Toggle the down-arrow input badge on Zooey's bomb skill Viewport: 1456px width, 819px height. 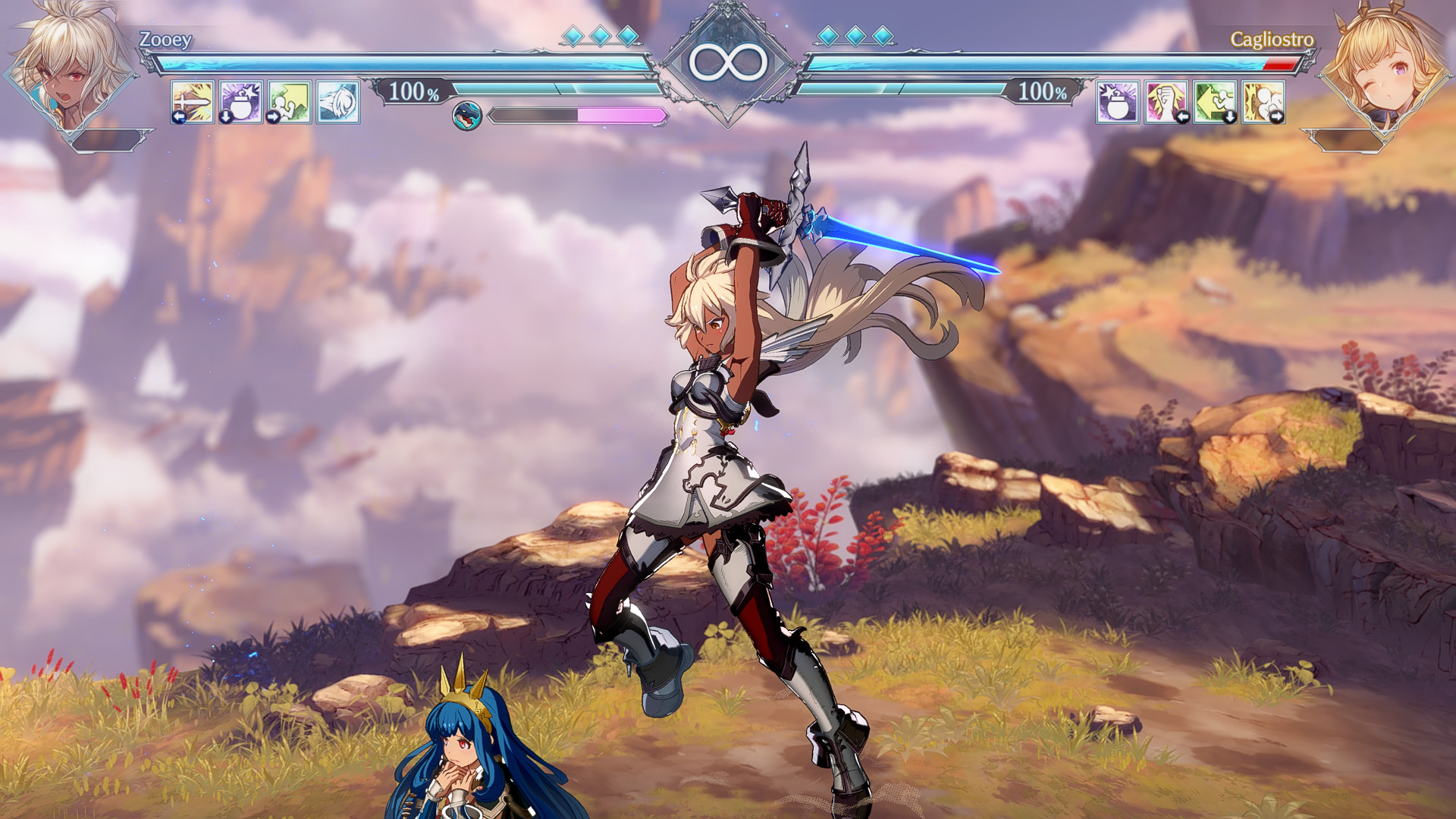click(225, 116)
